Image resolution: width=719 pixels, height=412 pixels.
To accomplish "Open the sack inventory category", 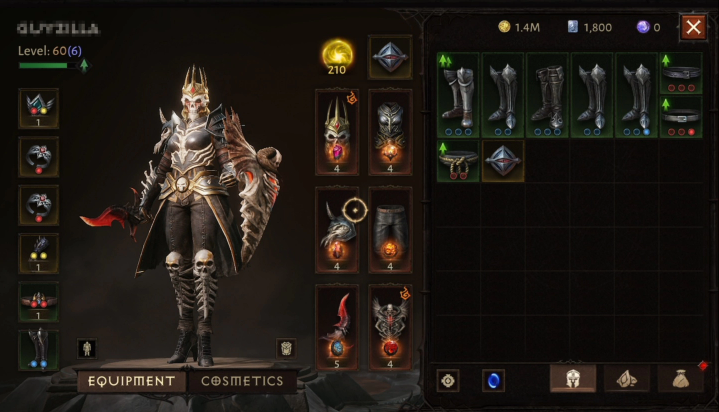I will click(x=680, y=379).
